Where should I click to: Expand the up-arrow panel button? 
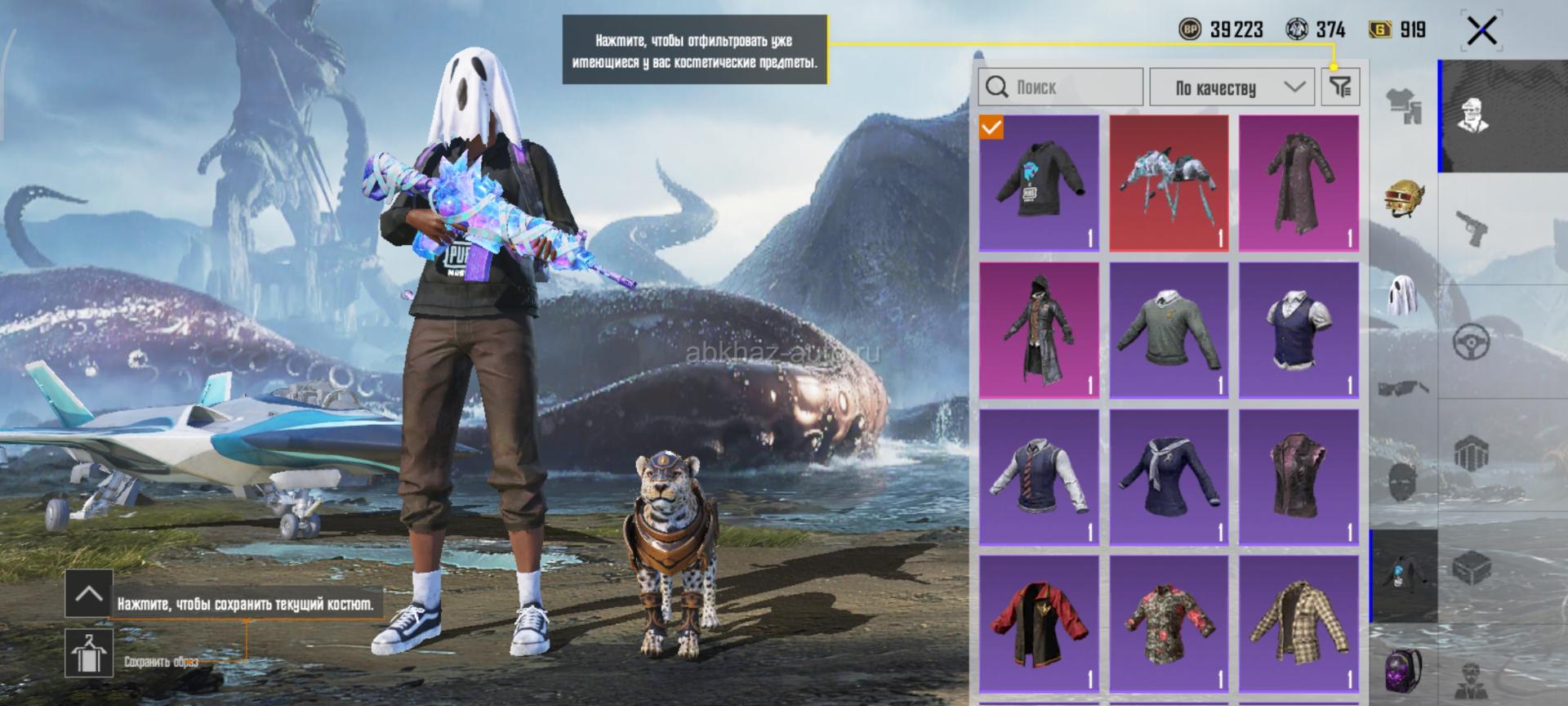click(x=88, y=593)
